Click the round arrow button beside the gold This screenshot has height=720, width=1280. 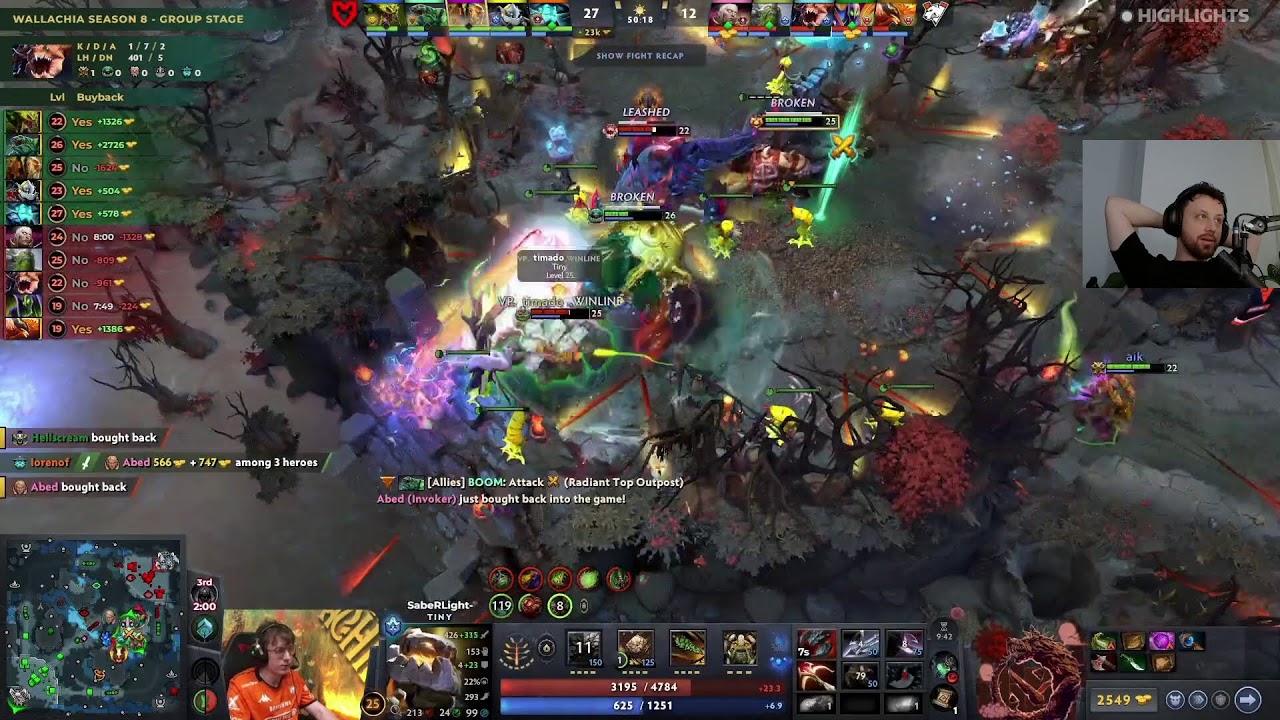(x=1247, y=700)
